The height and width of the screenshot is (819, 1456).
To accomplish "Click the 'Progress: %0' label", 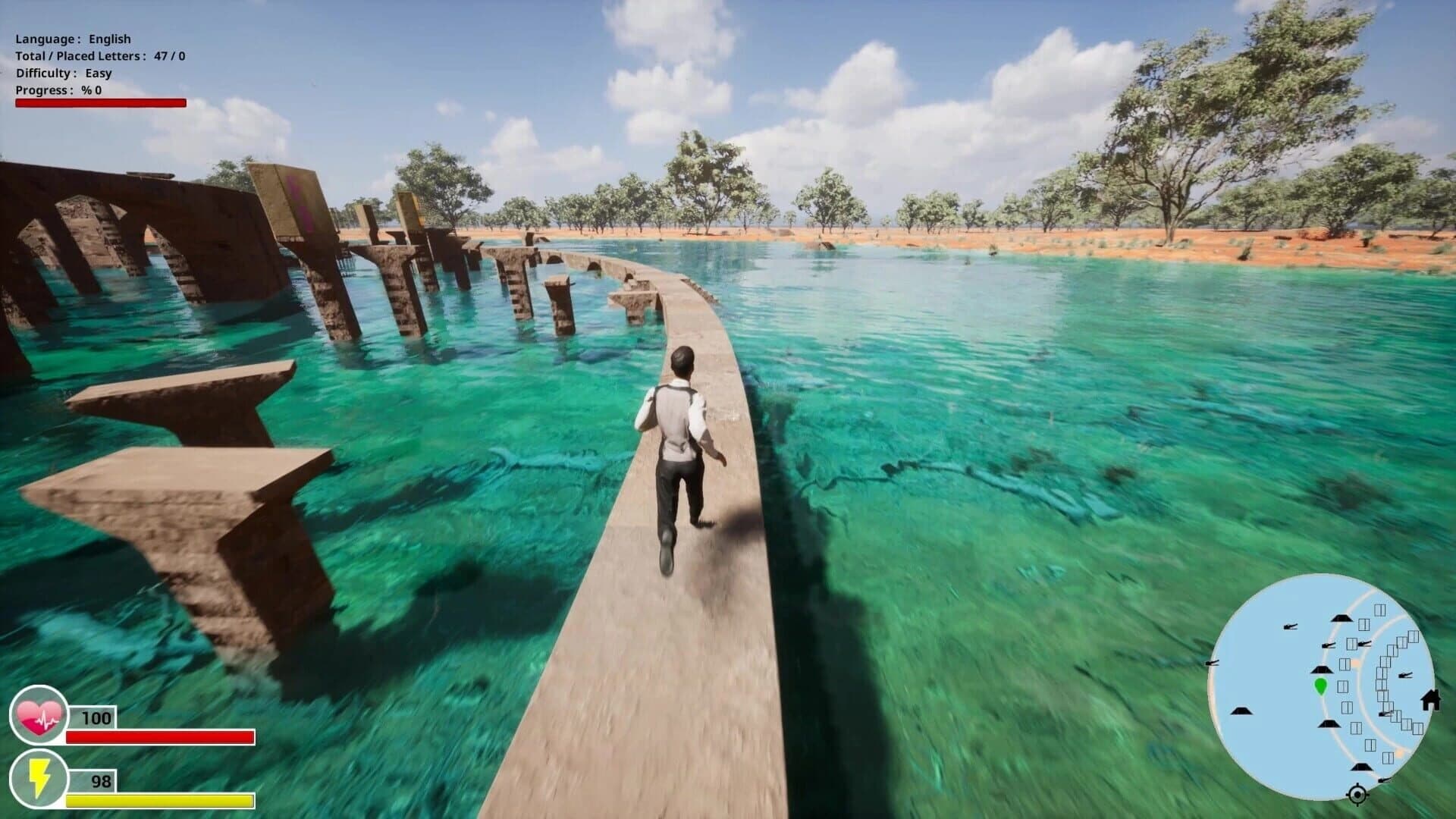I will [59, 90].
